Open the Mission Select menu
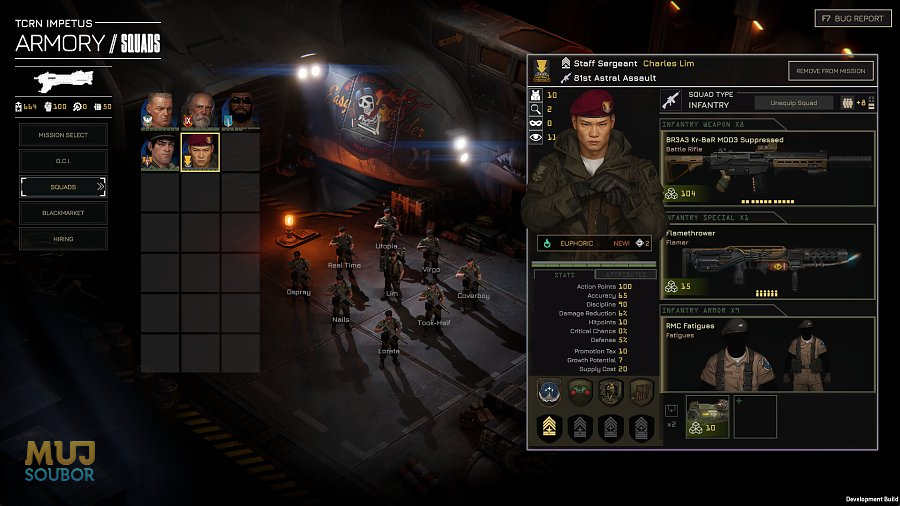This screenshot has height=506, width=900. [63, 134]
